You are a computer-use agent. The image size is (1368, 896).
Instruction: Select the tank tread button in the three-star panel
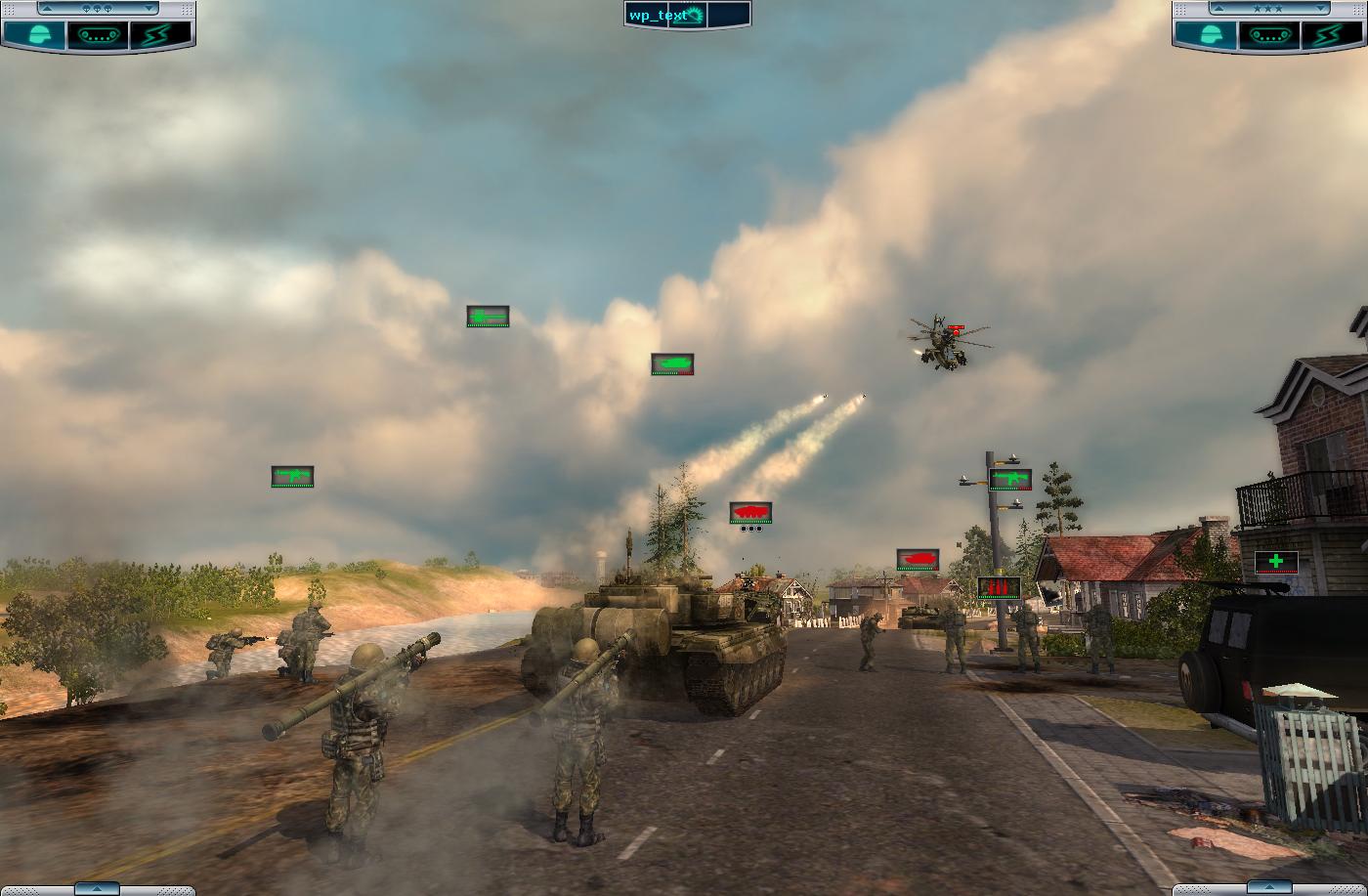pos(1269,34)
